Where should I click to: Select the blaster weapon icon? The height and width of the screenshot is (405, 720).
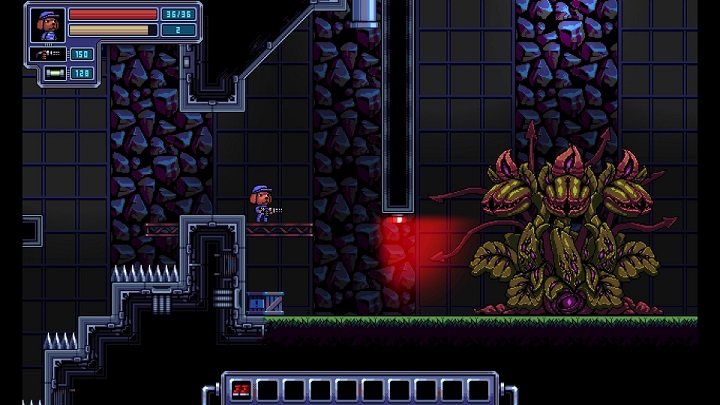click(46, 54)
